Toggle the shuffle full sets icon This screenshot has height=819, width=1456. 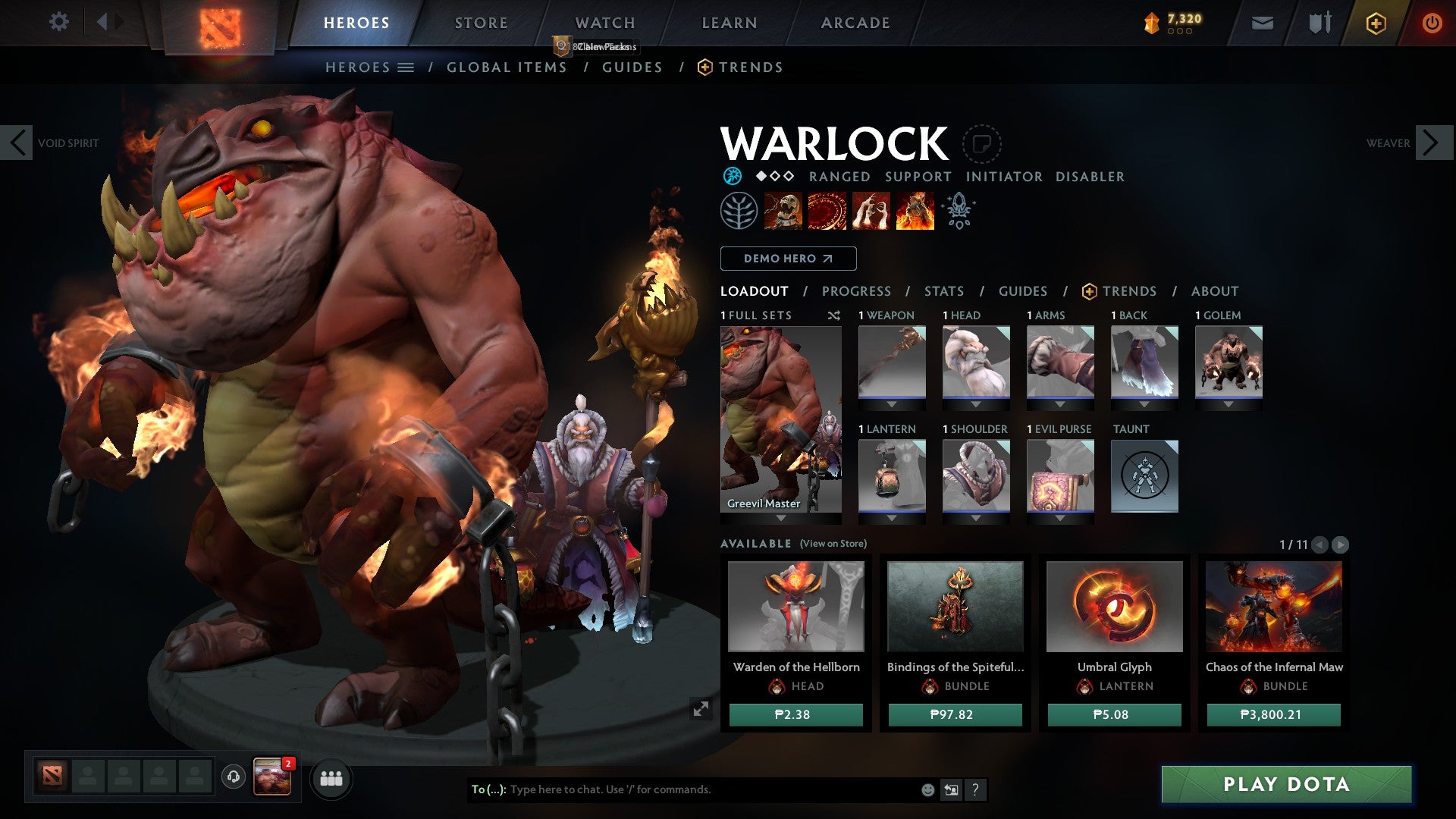click(834, 315)
